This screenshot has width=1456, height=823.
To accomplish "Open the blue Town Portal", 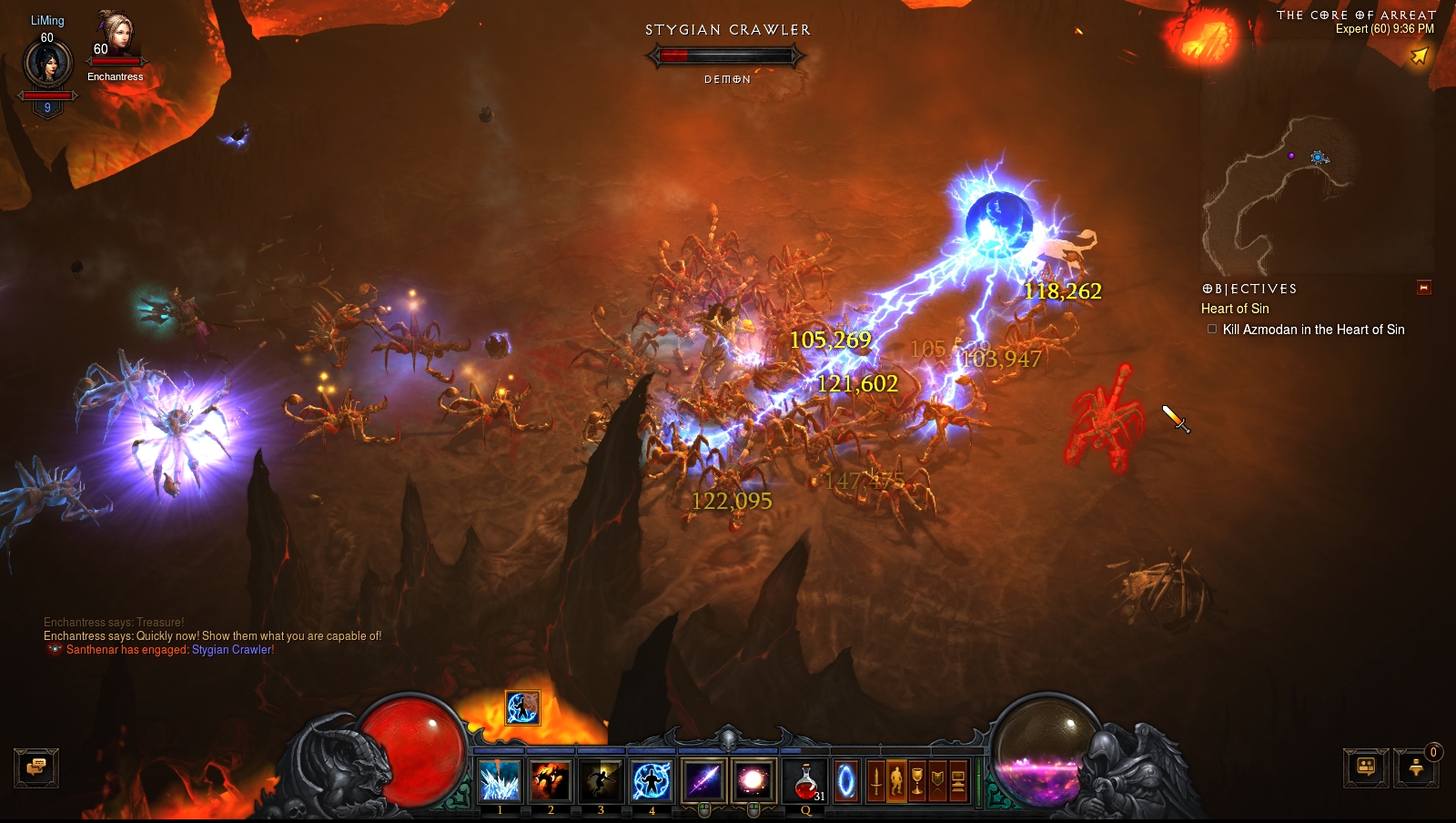I will [x=846, y=781].
